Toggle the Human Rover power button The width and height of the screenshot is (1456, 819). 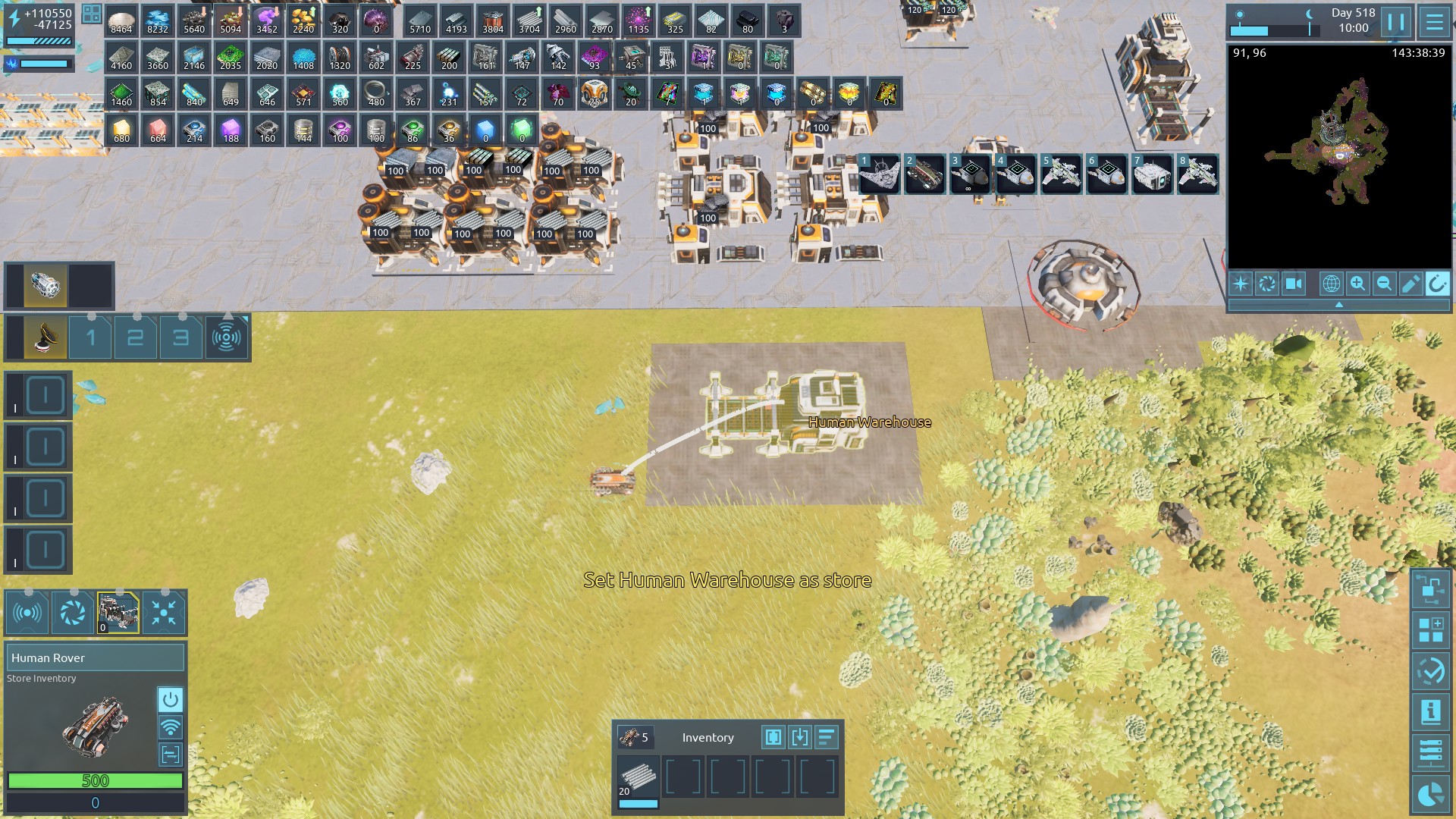[170, 699]
